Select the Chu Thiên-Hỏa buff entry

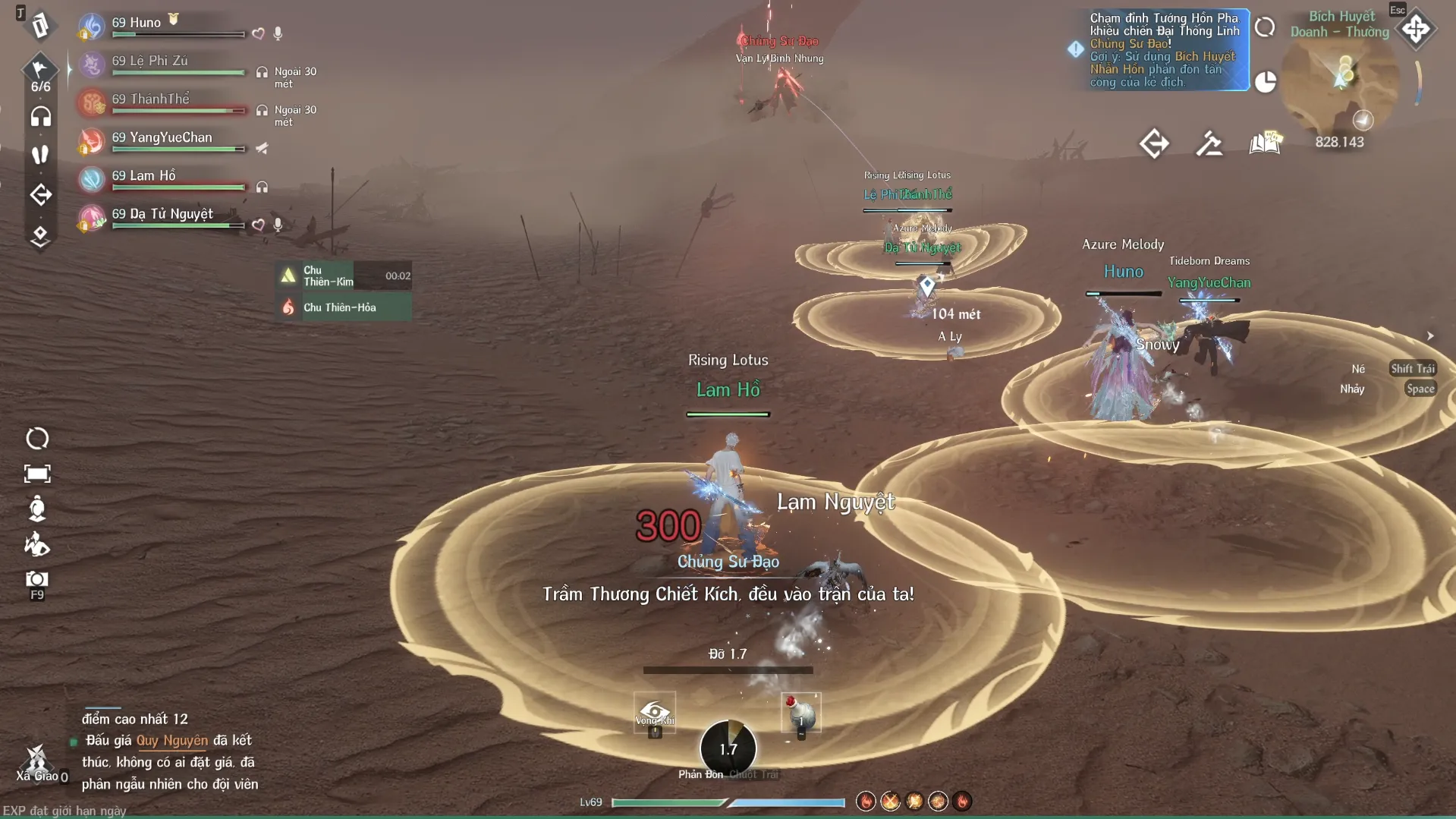click(343, 307)
